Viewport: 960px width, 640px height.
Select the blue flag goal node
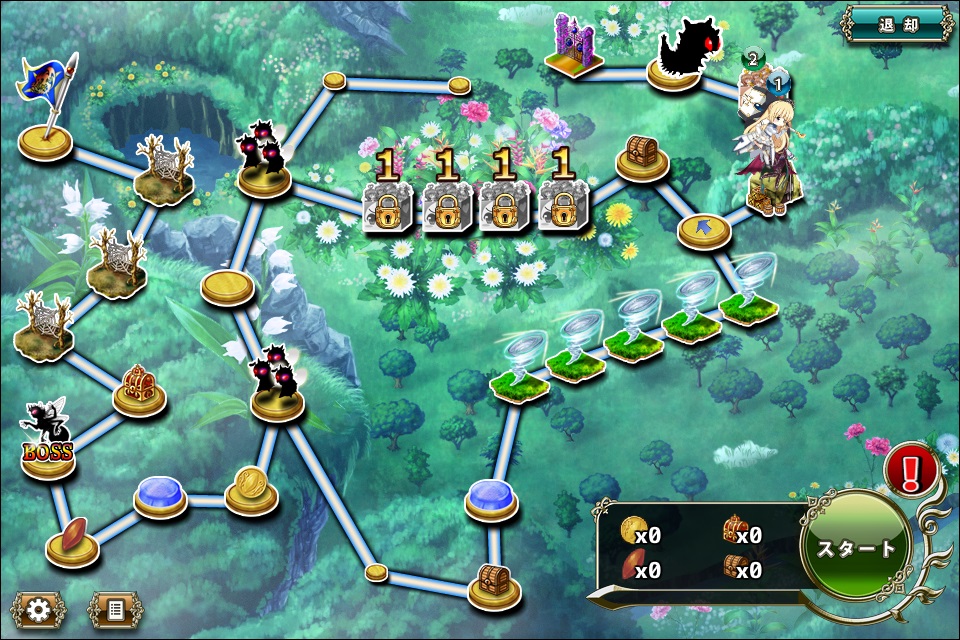tap(46, 117)
